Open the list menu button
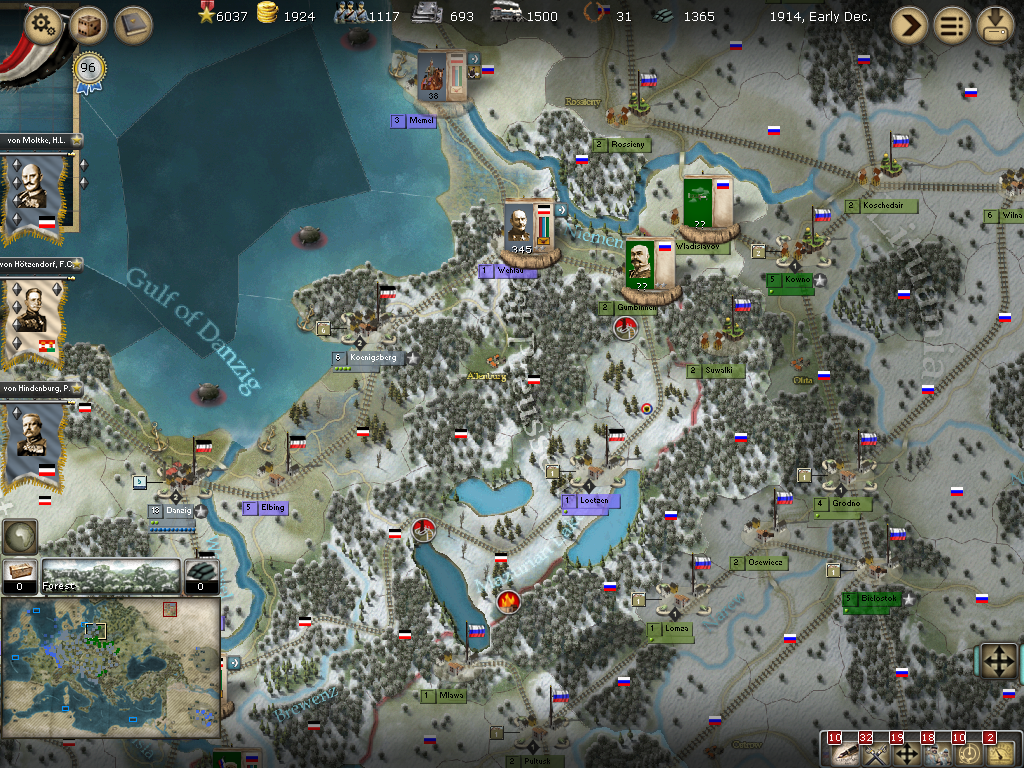Viewport: 1024px width, 768px height. point(953,25)
